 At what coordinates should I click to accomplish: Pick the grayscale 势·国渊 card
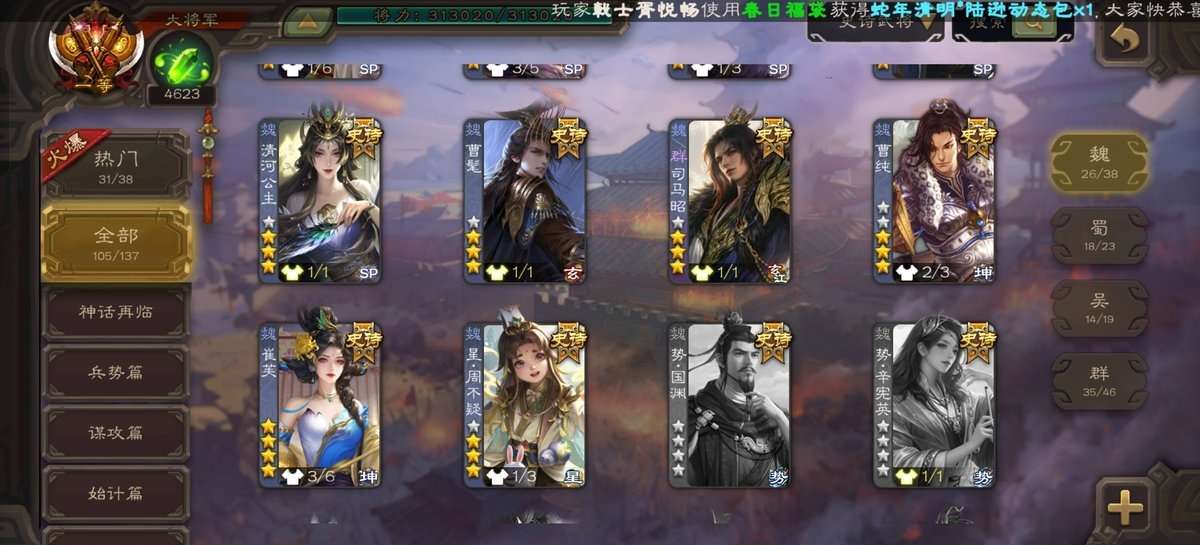tap(730, 405)
